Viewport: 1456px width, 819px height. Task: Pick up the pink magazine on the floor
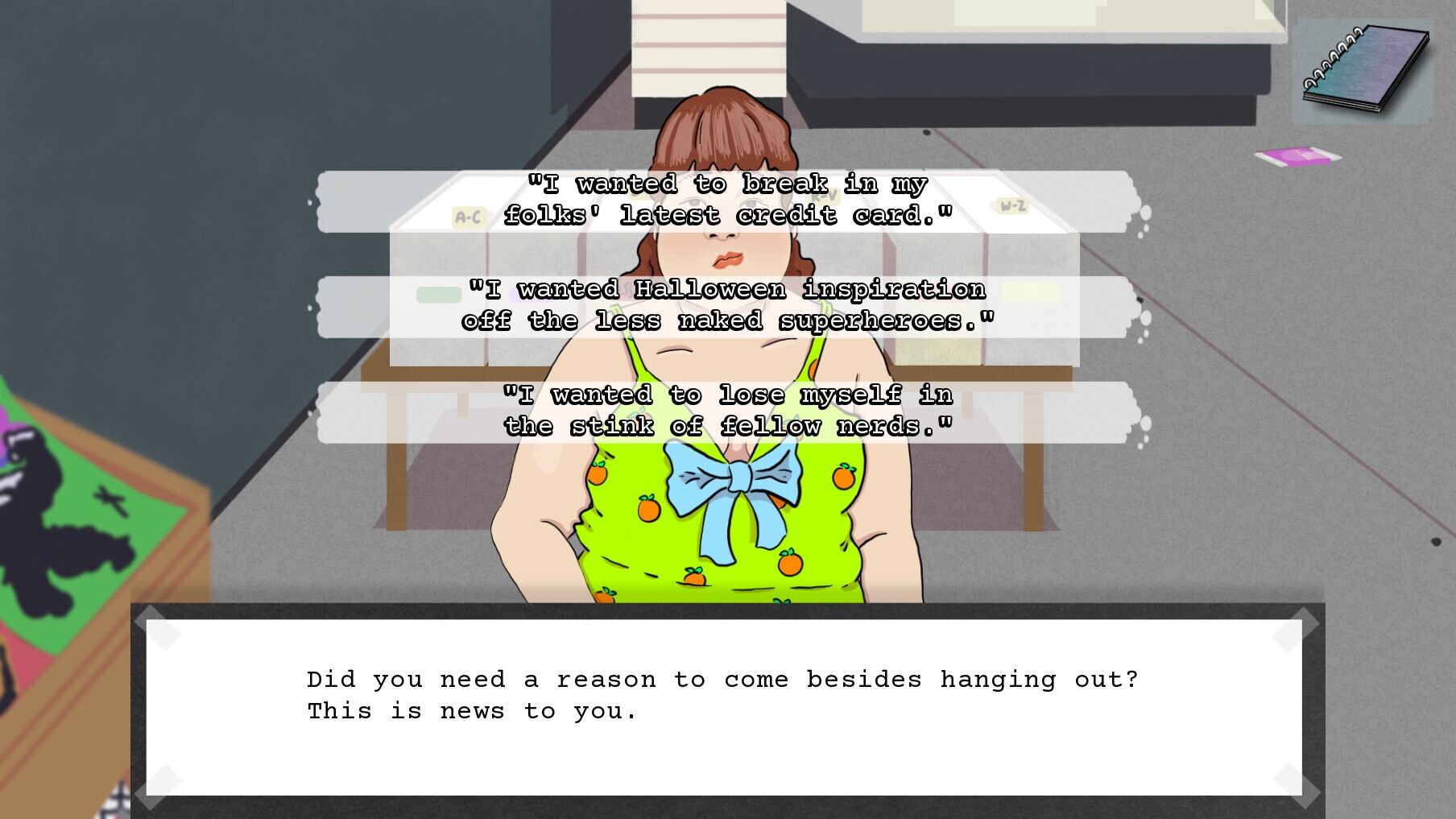tap(1300, 155)
